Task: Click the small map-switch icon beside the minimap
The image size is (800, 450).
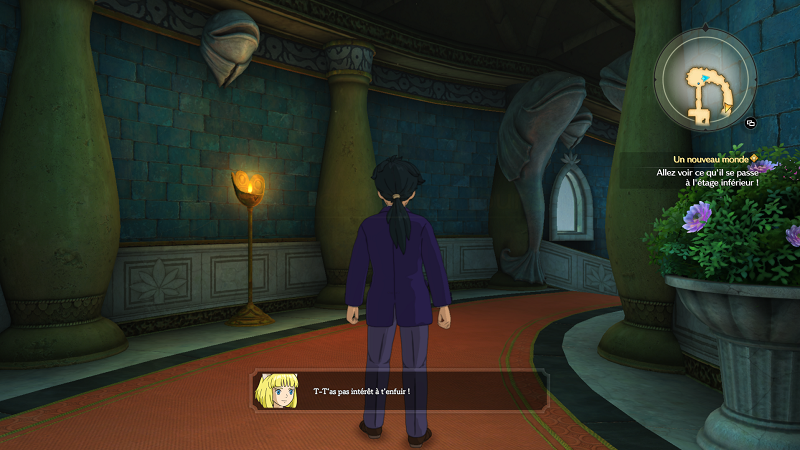Action: tap(750, 123)
